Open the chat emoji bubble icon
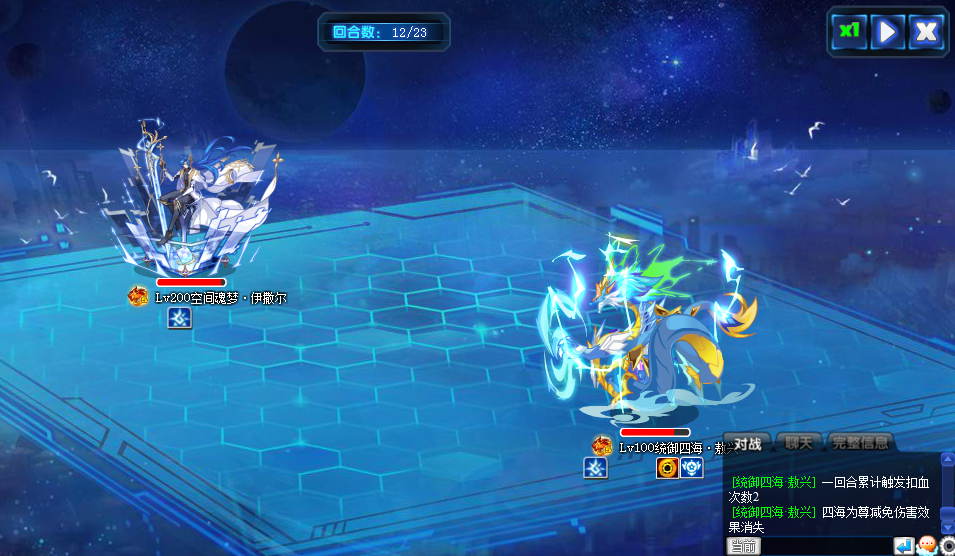The height and width of the screenshot is (556, 955). point(926,546)
